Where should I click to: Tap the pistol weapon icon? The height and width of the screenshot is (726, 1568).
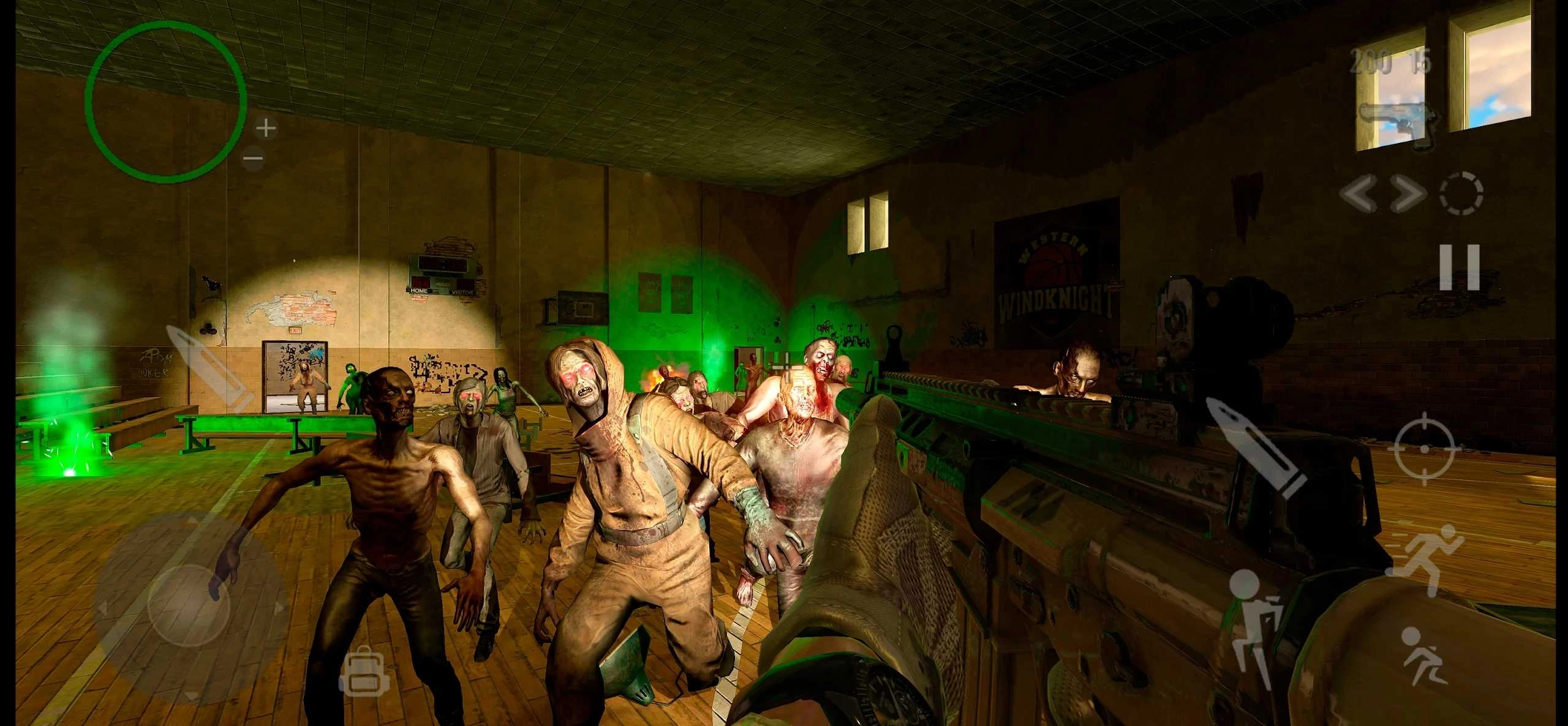1398,122
